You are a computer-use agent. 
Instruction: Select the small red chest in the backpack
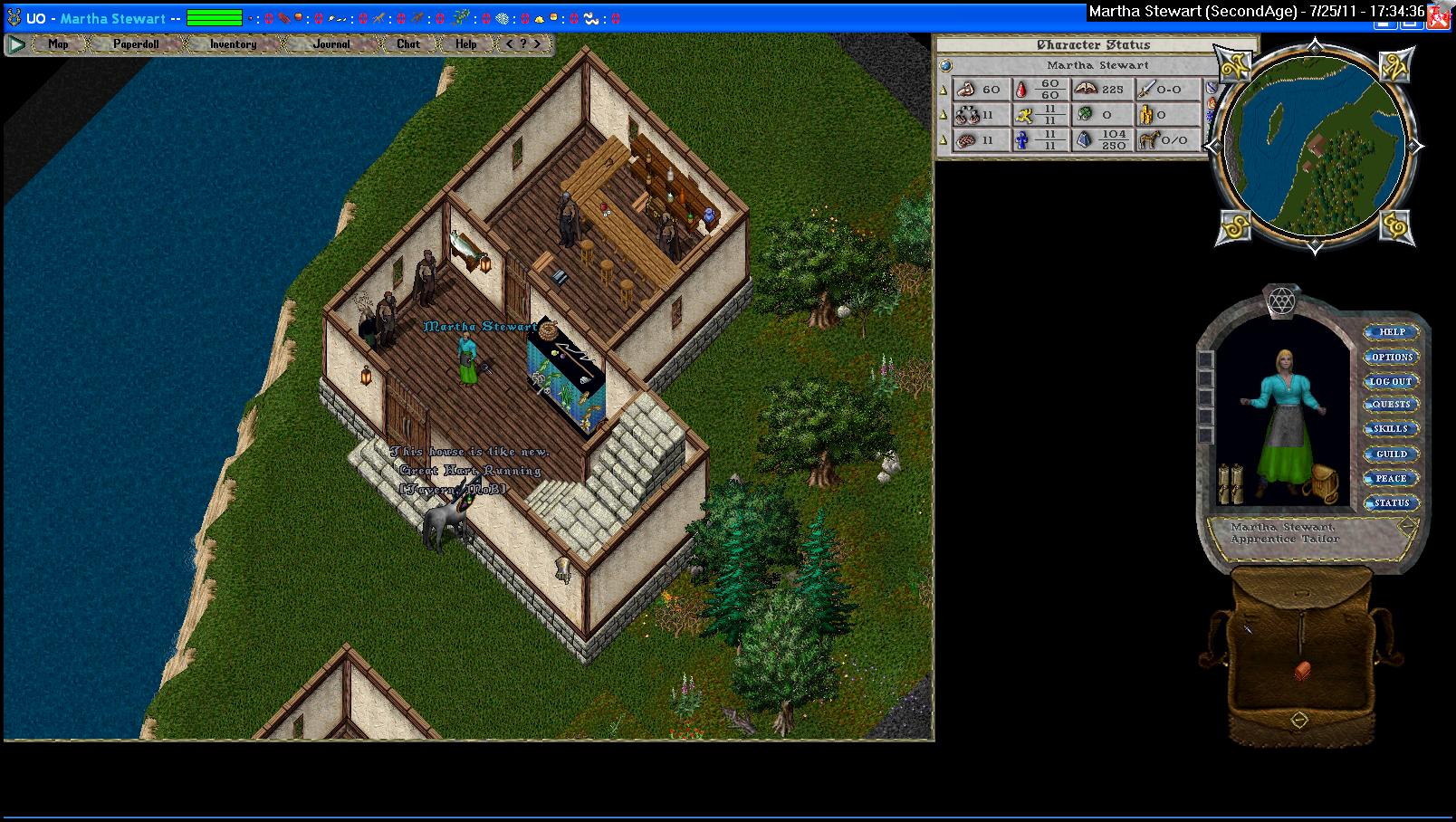click(x=1302, y=671)
